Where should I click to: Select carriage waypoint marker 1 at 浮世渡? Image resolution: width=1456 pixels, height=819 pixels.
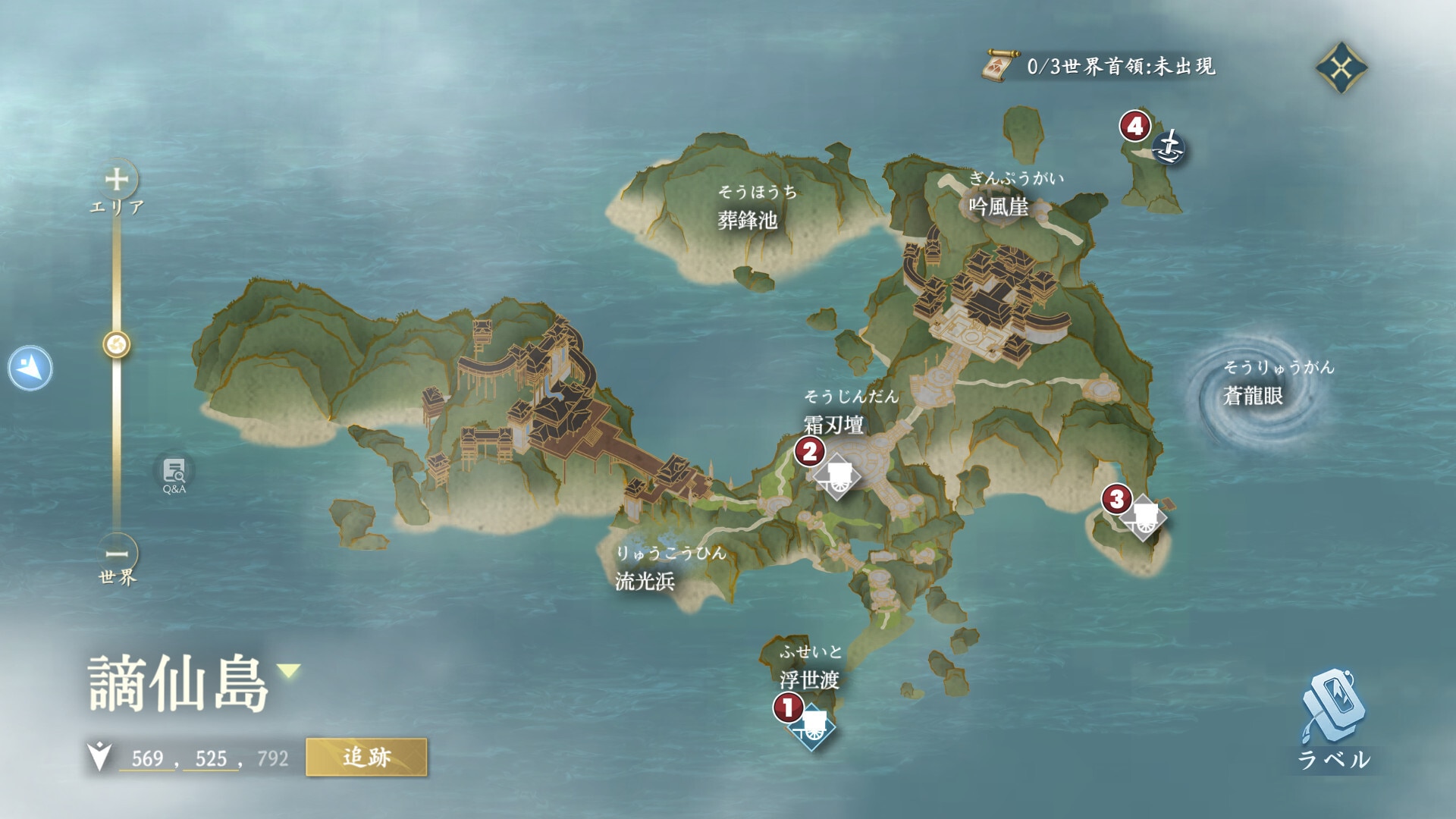point(812,726)
